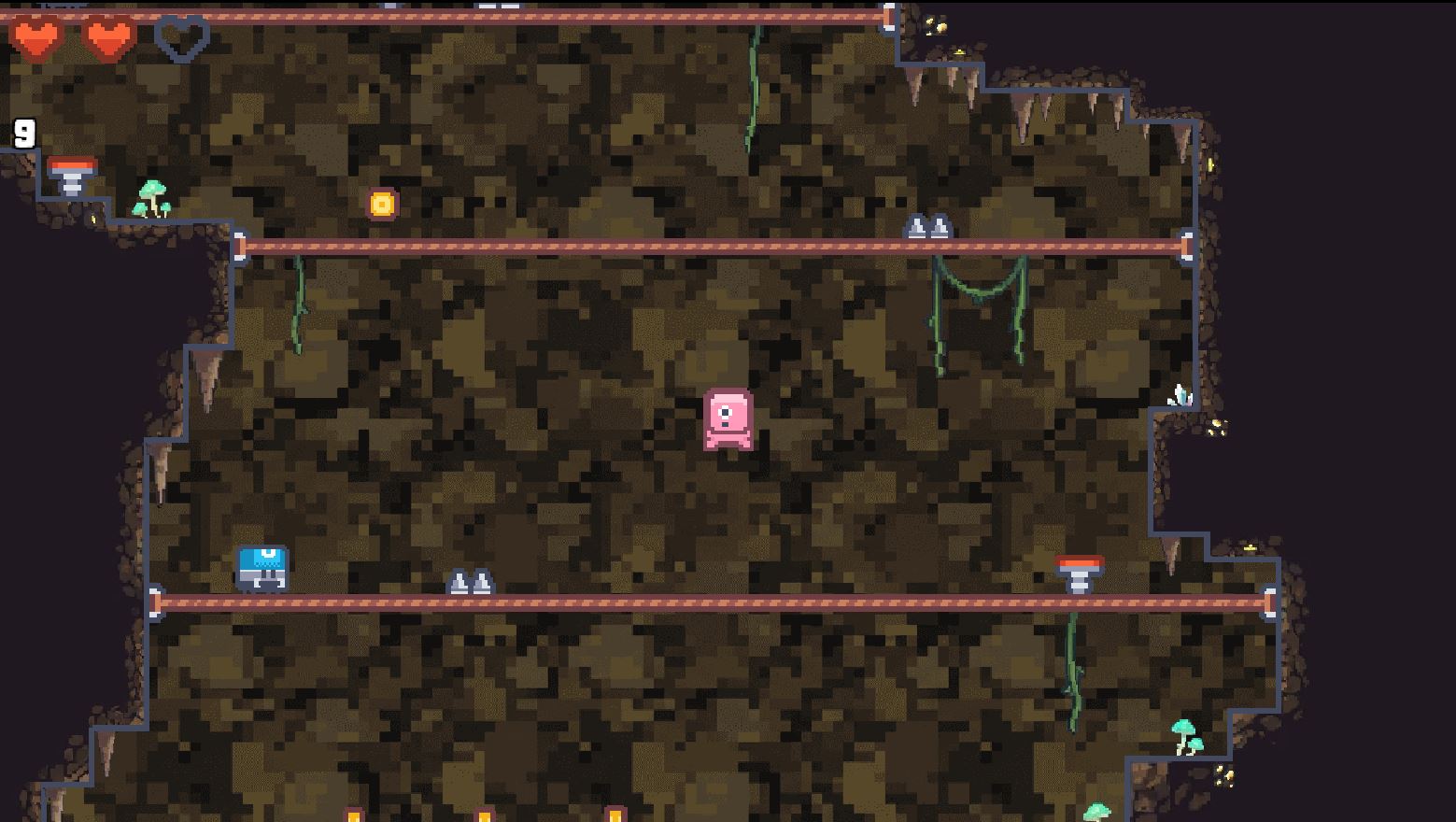Viewport: 1456px width, 822px height.
Task: Select the coin counter showing 9
Action: (x=22, y=134)
